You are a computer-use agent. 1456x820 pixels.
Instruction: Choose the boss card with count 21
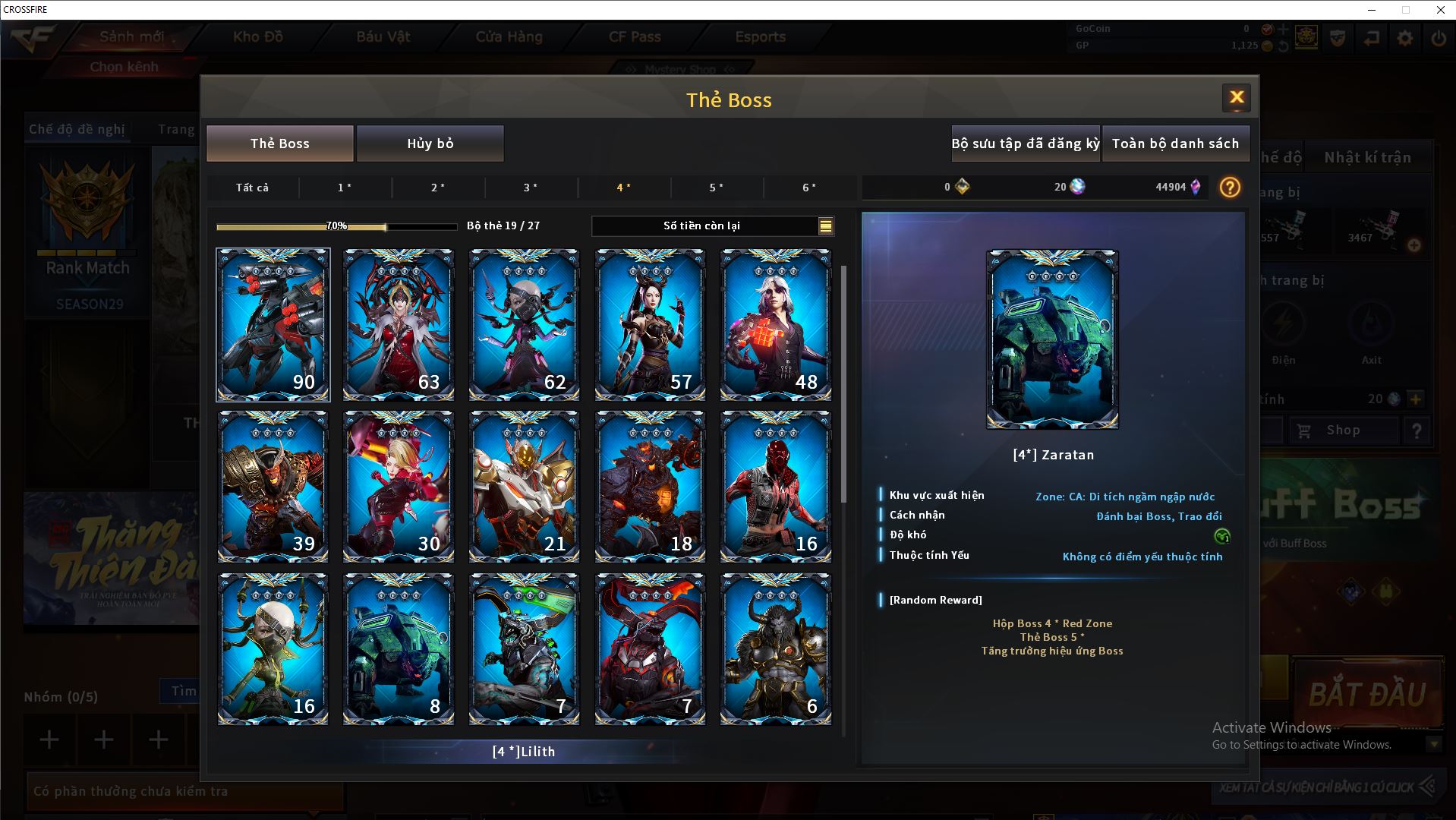(x=524, y=487)
